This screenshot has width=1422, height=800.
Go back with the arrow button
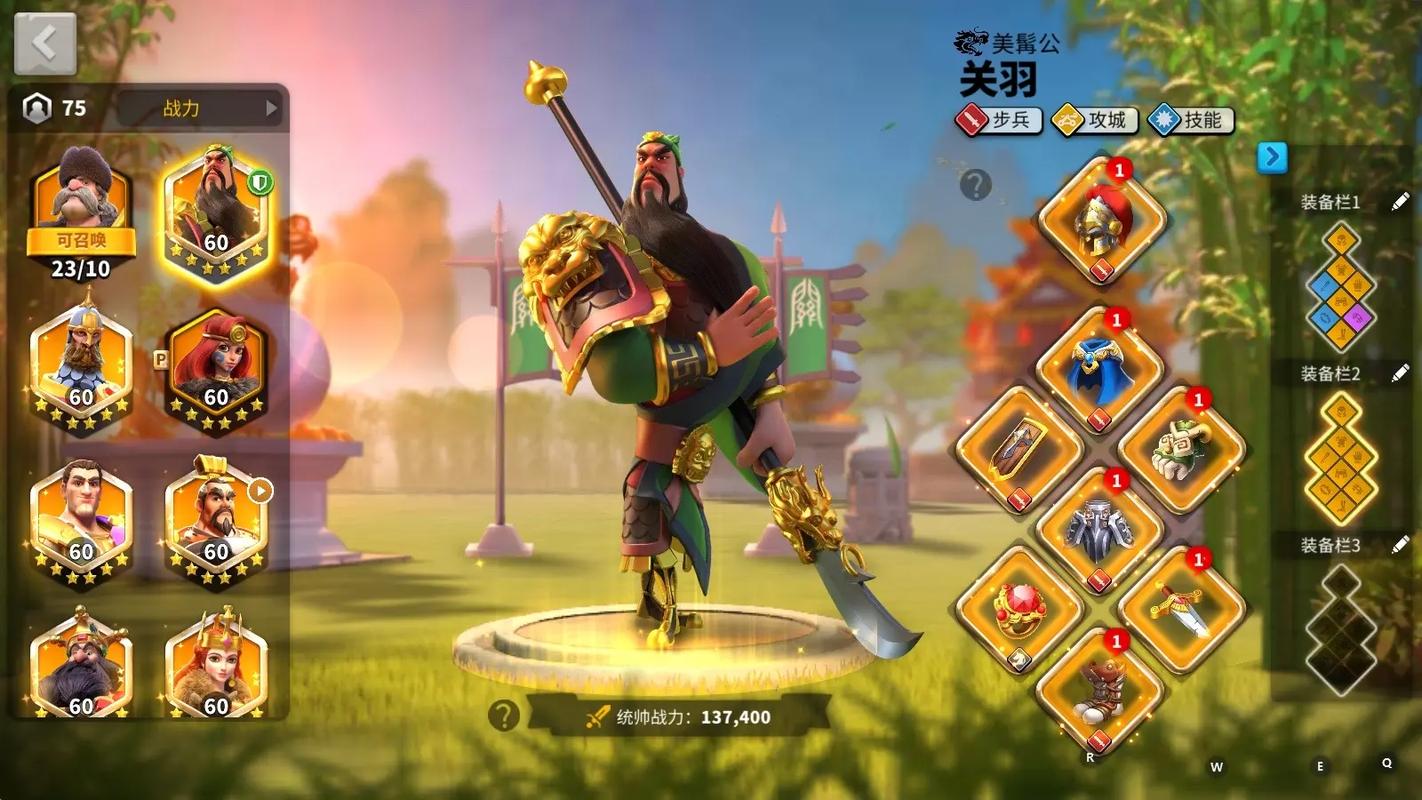44,44
